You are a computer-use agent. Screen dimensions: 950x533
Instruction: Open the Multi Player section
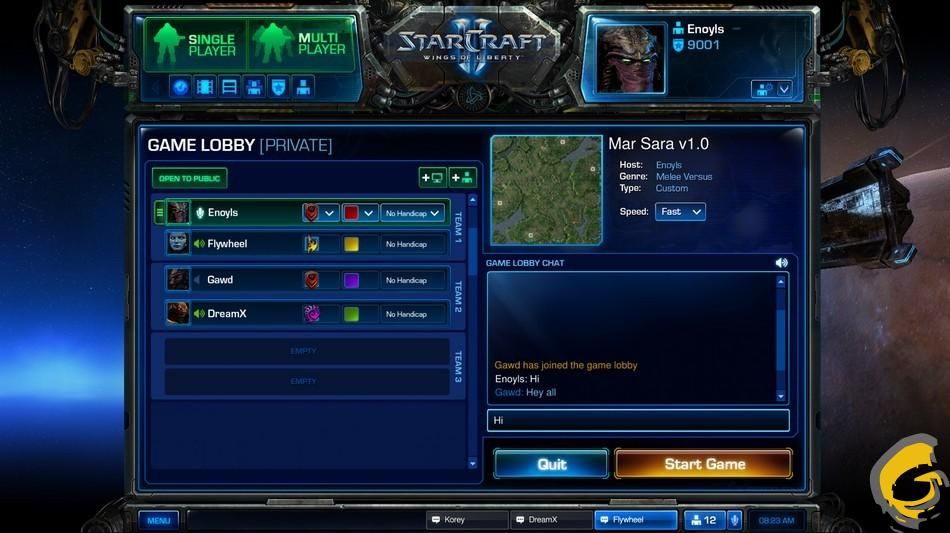(x=301, y=45)
